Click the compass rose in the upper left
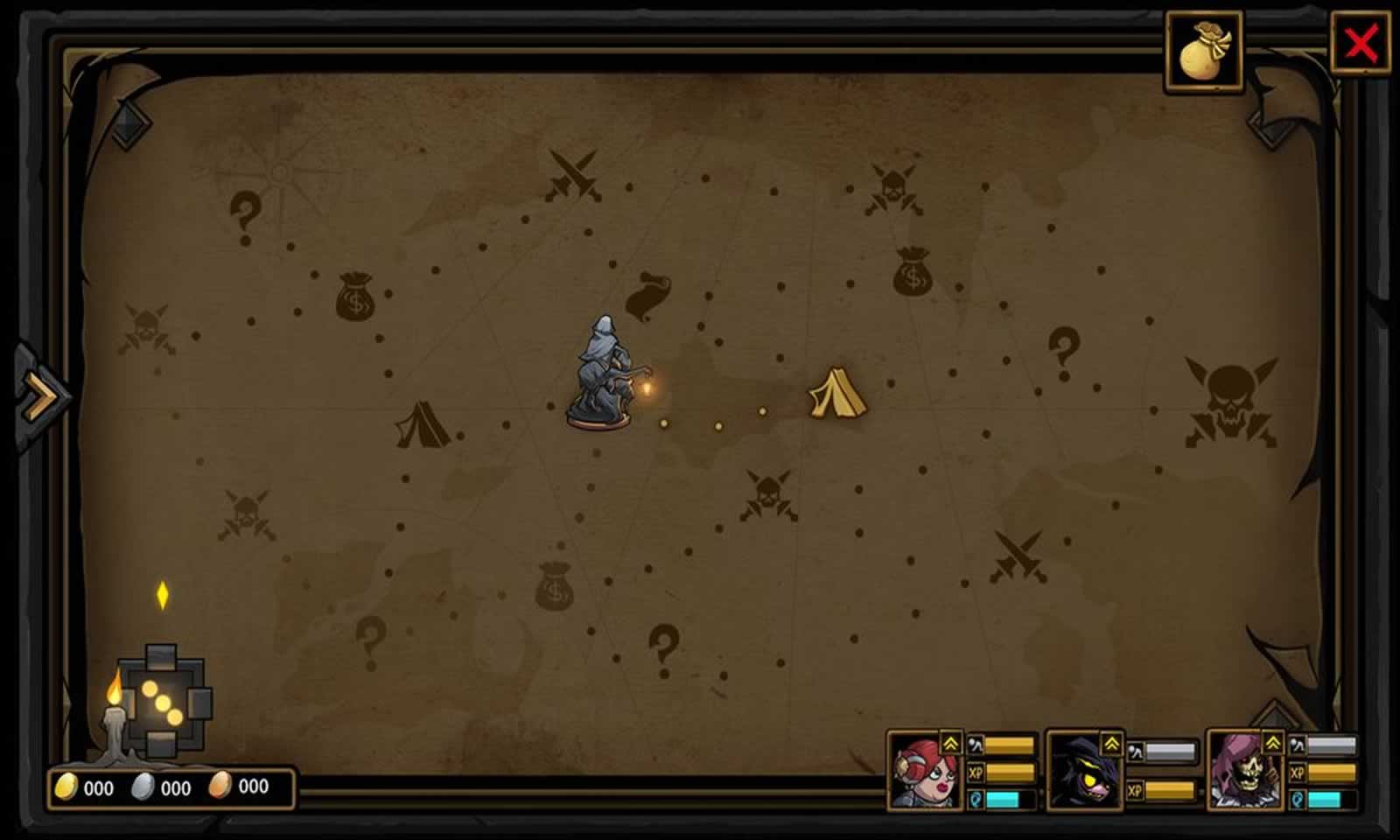 click(280, 170)
